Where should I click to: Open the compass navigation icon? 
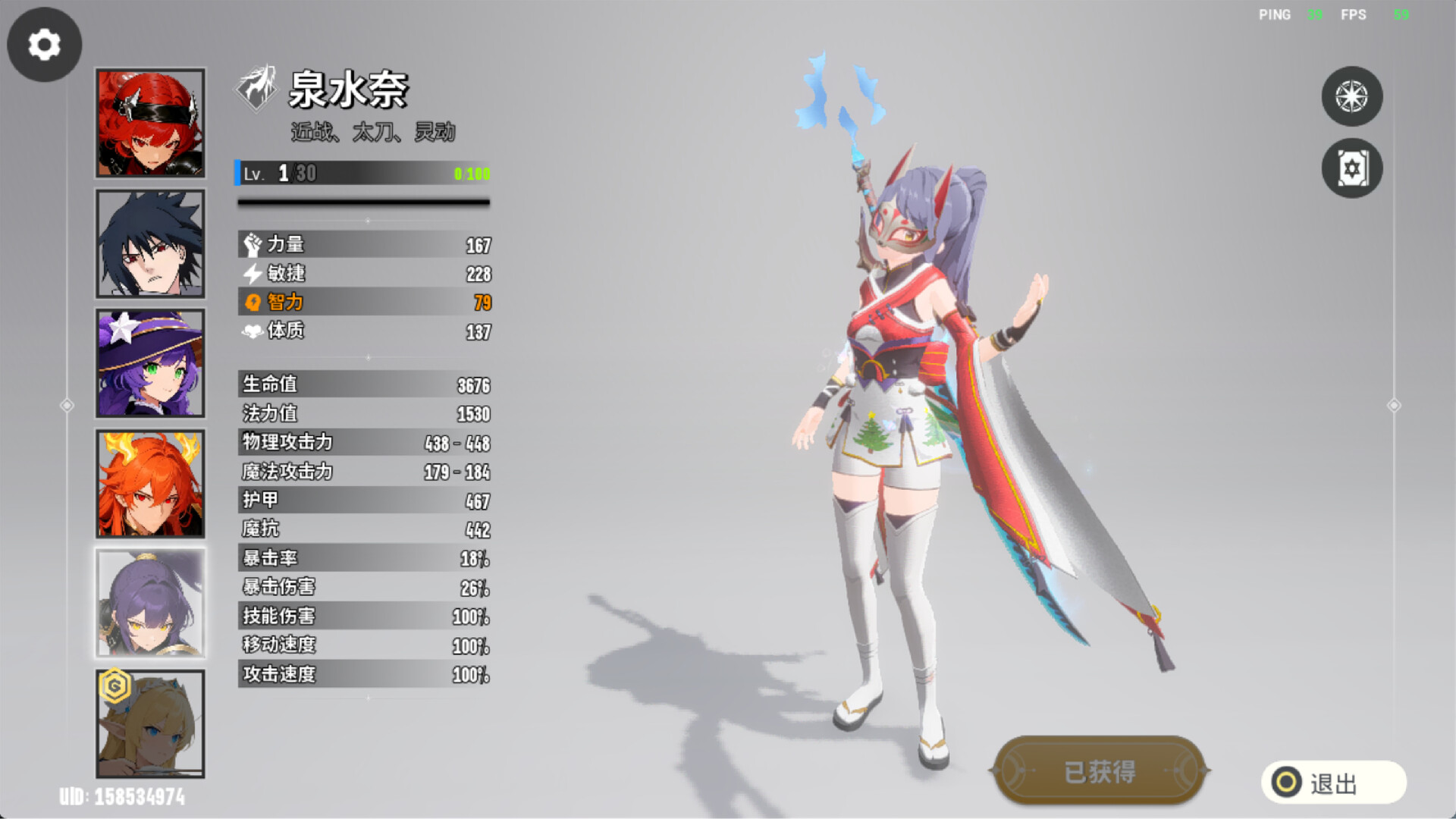(1352, 96)
